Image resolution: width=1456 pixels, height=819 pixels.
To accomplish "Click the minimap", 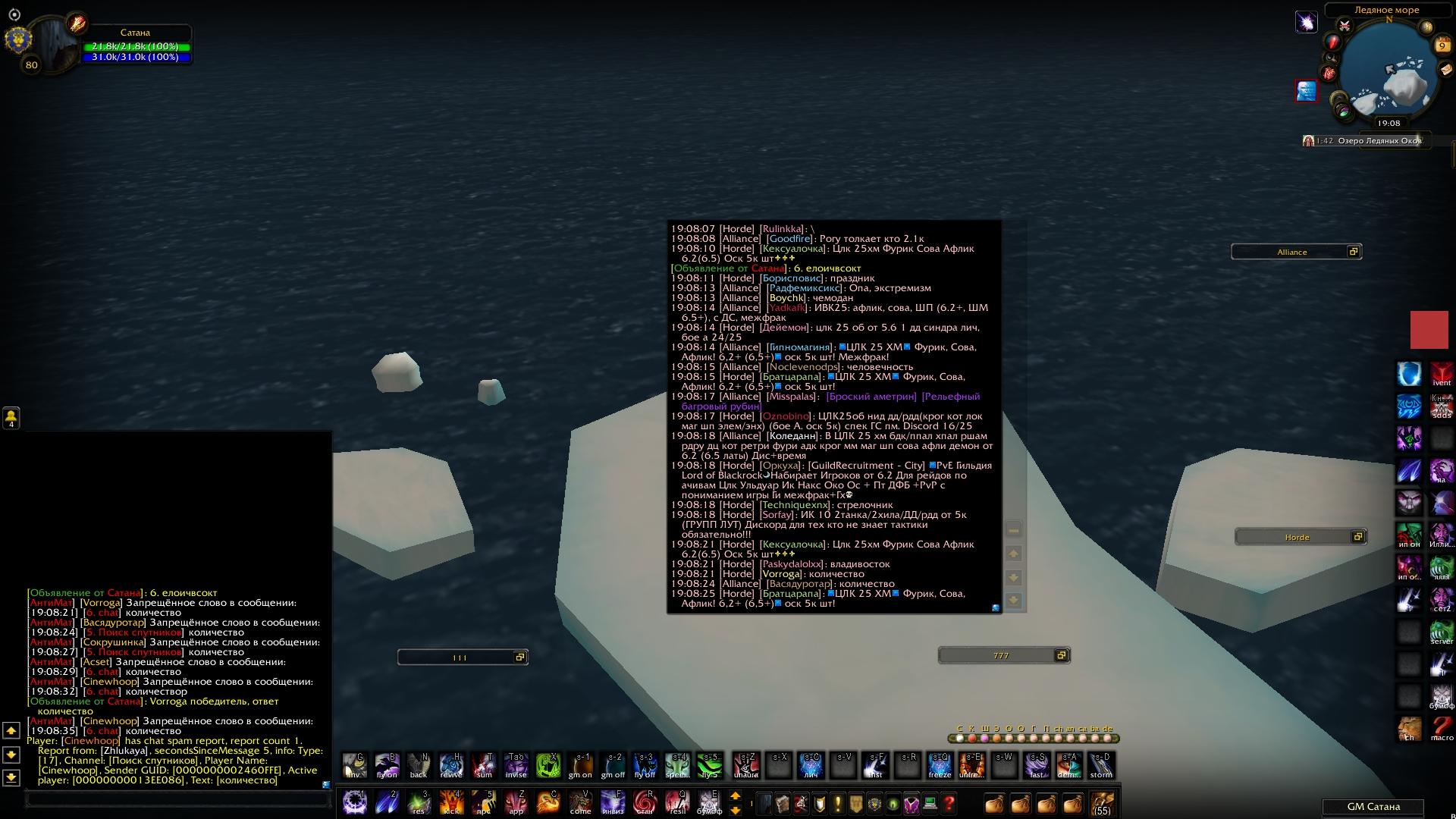I will click(1389, 72).
